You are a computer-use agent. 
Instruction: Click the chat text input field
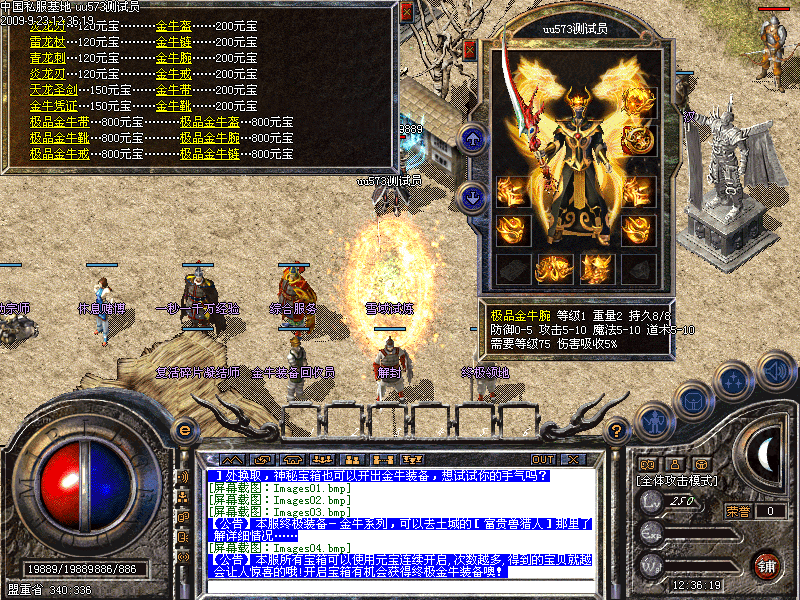click(400, 586)
